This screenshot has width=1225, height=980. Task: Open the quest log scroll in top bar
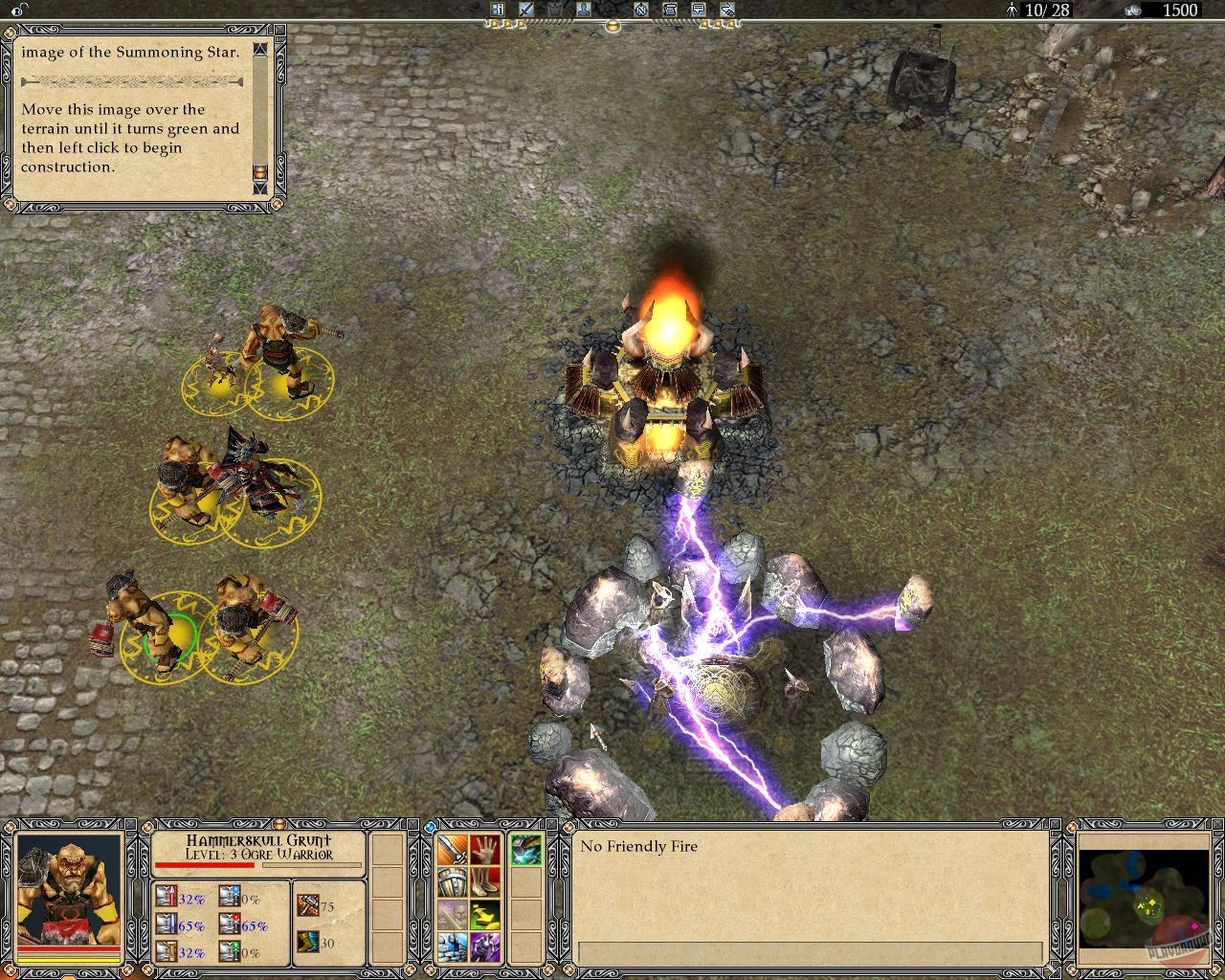point(669,10)
